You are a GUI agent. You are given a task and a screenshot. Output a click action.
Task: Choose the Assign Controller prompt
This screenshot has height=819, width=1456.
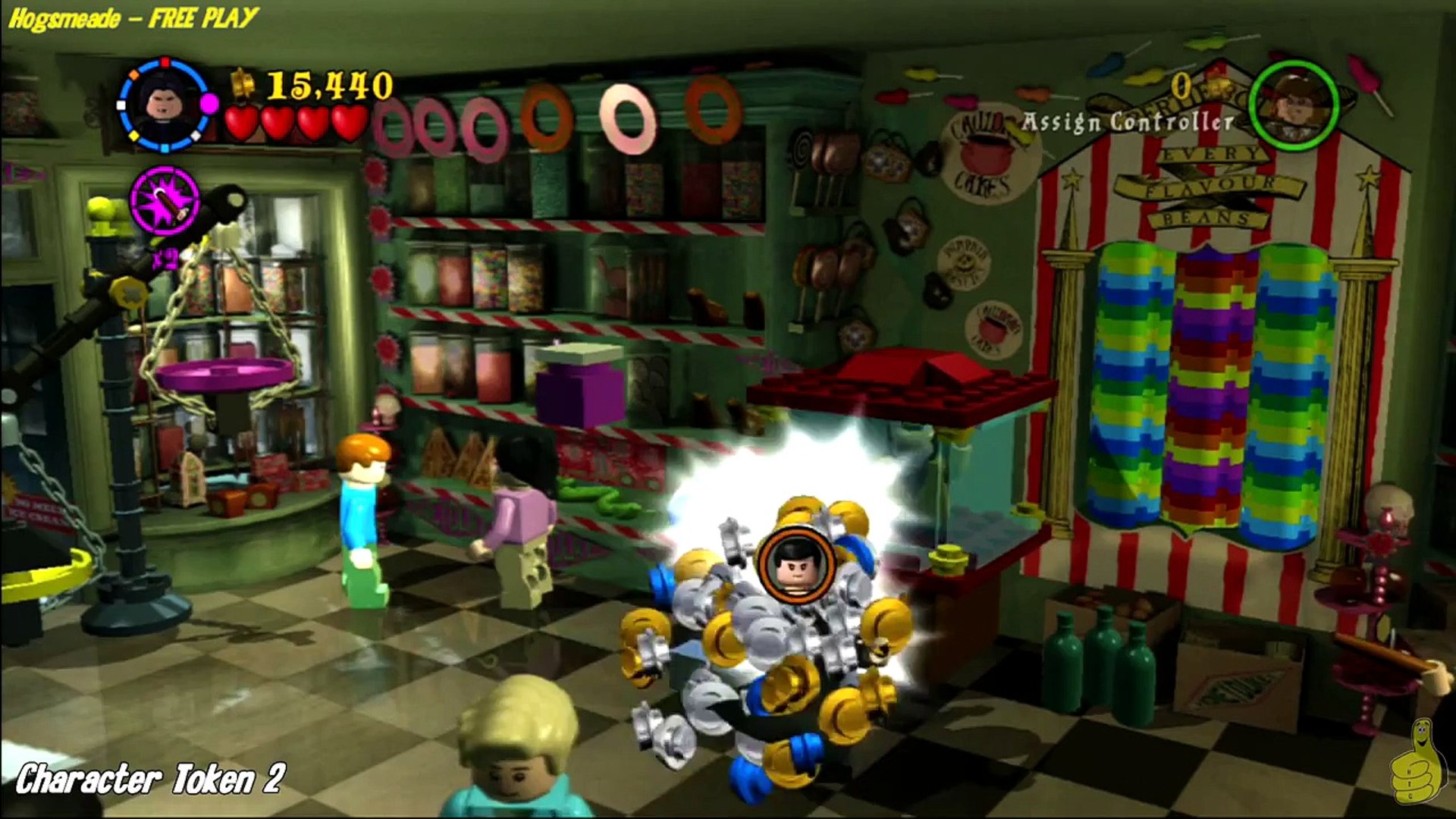[x=1128, y=122]
